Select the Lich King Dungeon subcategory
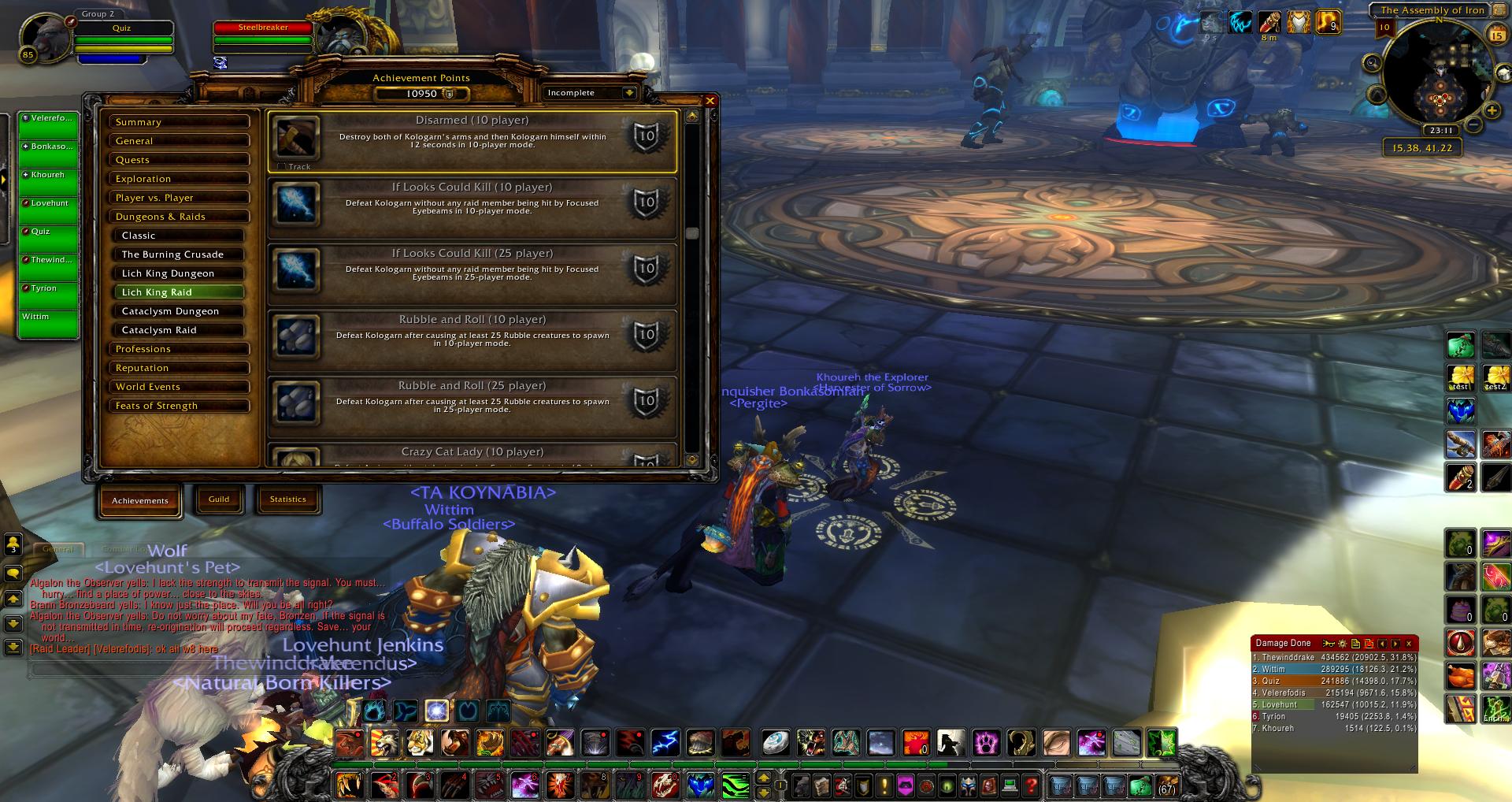This screenshot has height=802, width=1512. coord(179,273)
